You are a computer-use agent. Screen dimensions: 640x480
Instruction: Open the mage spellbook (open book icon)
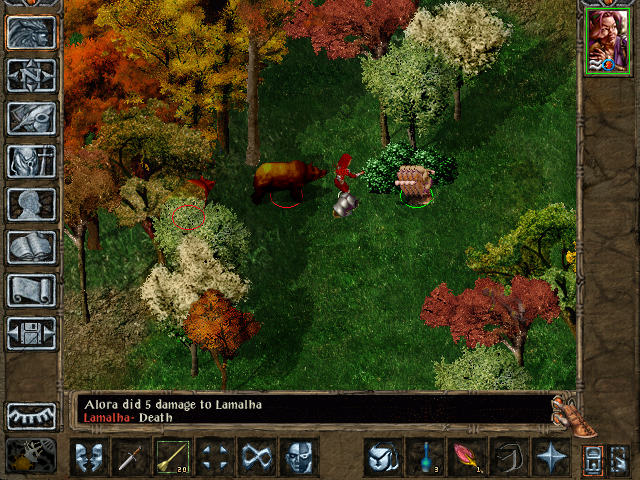point(32,247)
